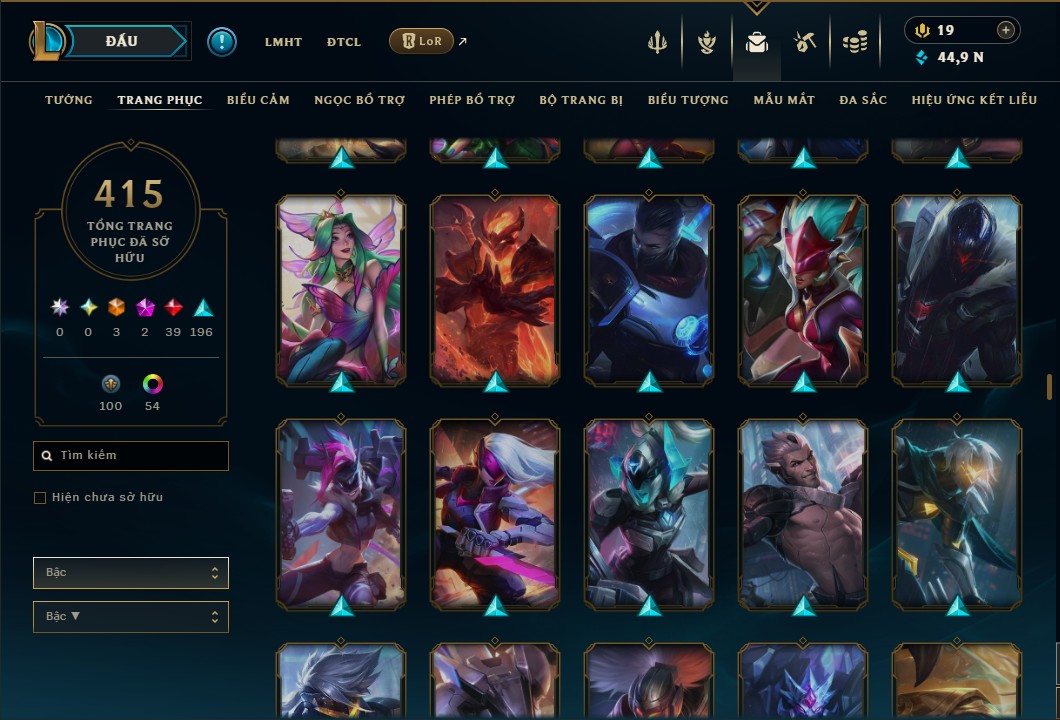
Task: Open the coin stack store icon
Action: click(x=854, y=42)
